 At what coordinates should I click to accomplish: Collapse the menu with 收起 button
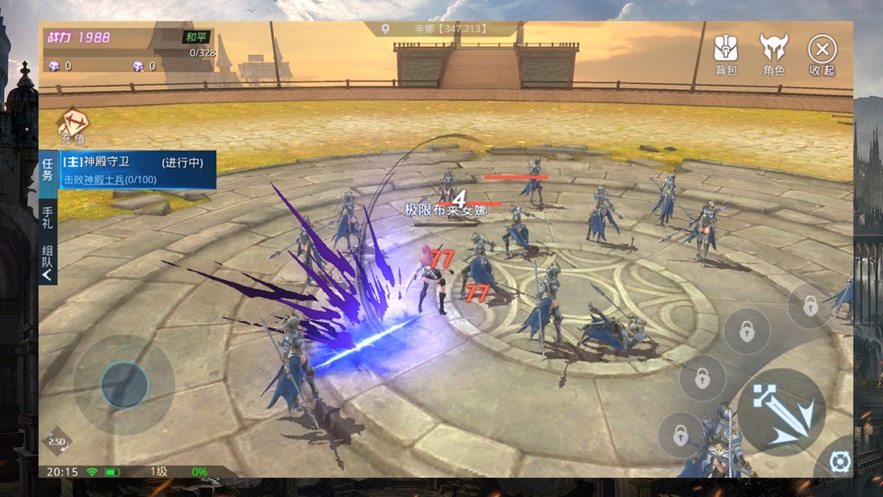pos(822,54)
